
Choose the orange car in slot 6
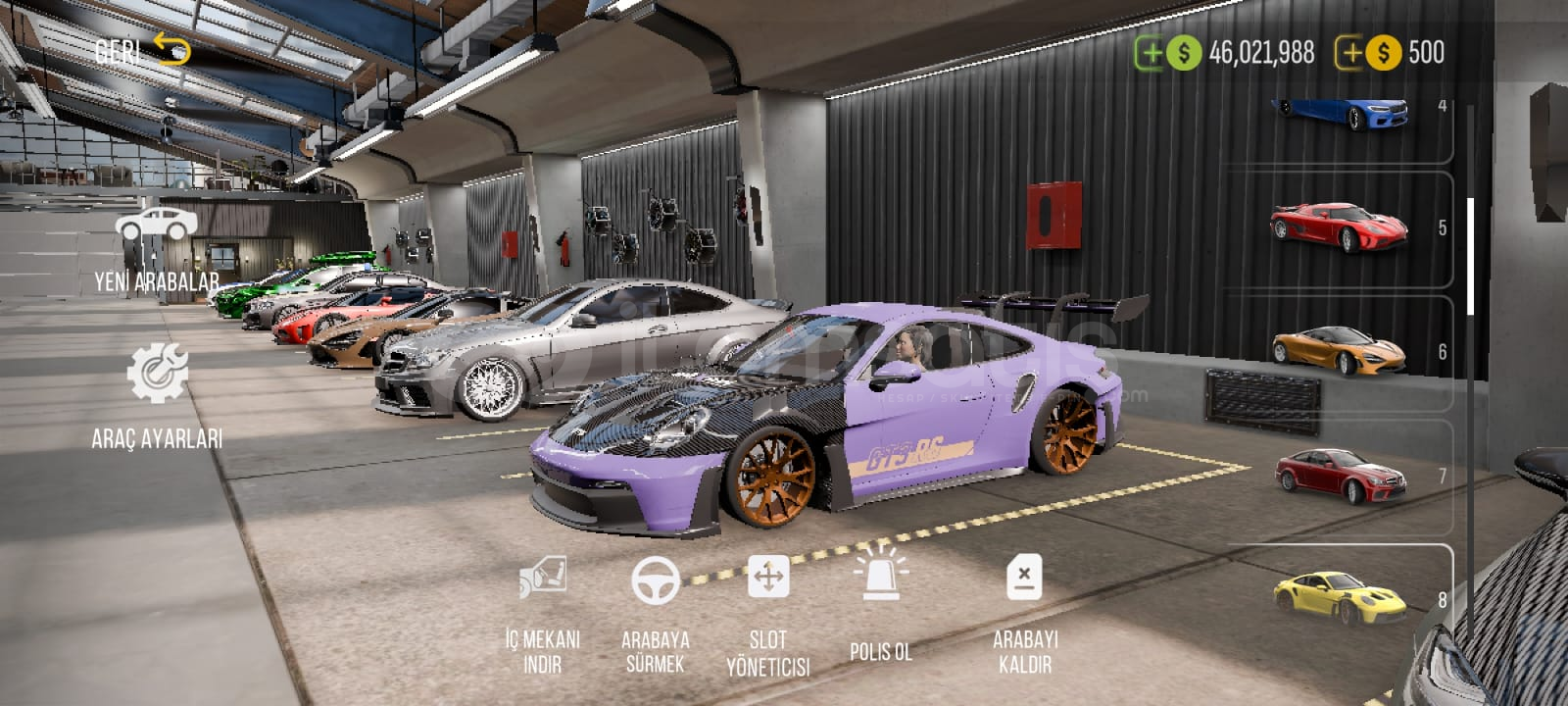click(x=1339, y=350)
